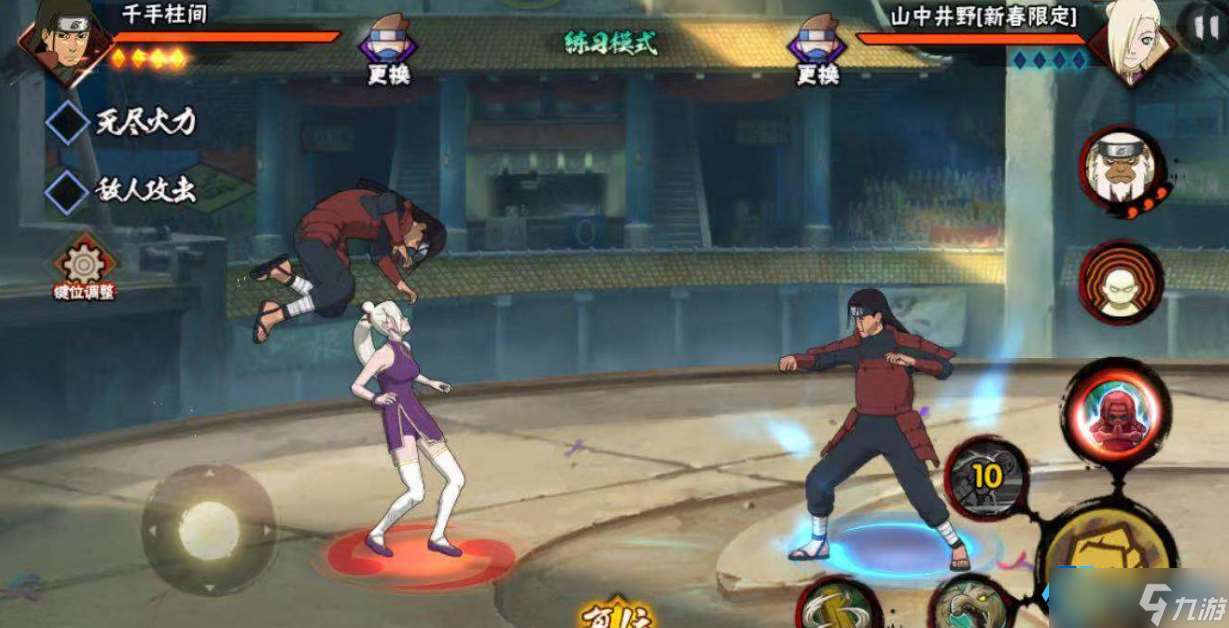Tap the virtual joystick center
Viewport: 1229px width, 628px height.
point(208,529)
